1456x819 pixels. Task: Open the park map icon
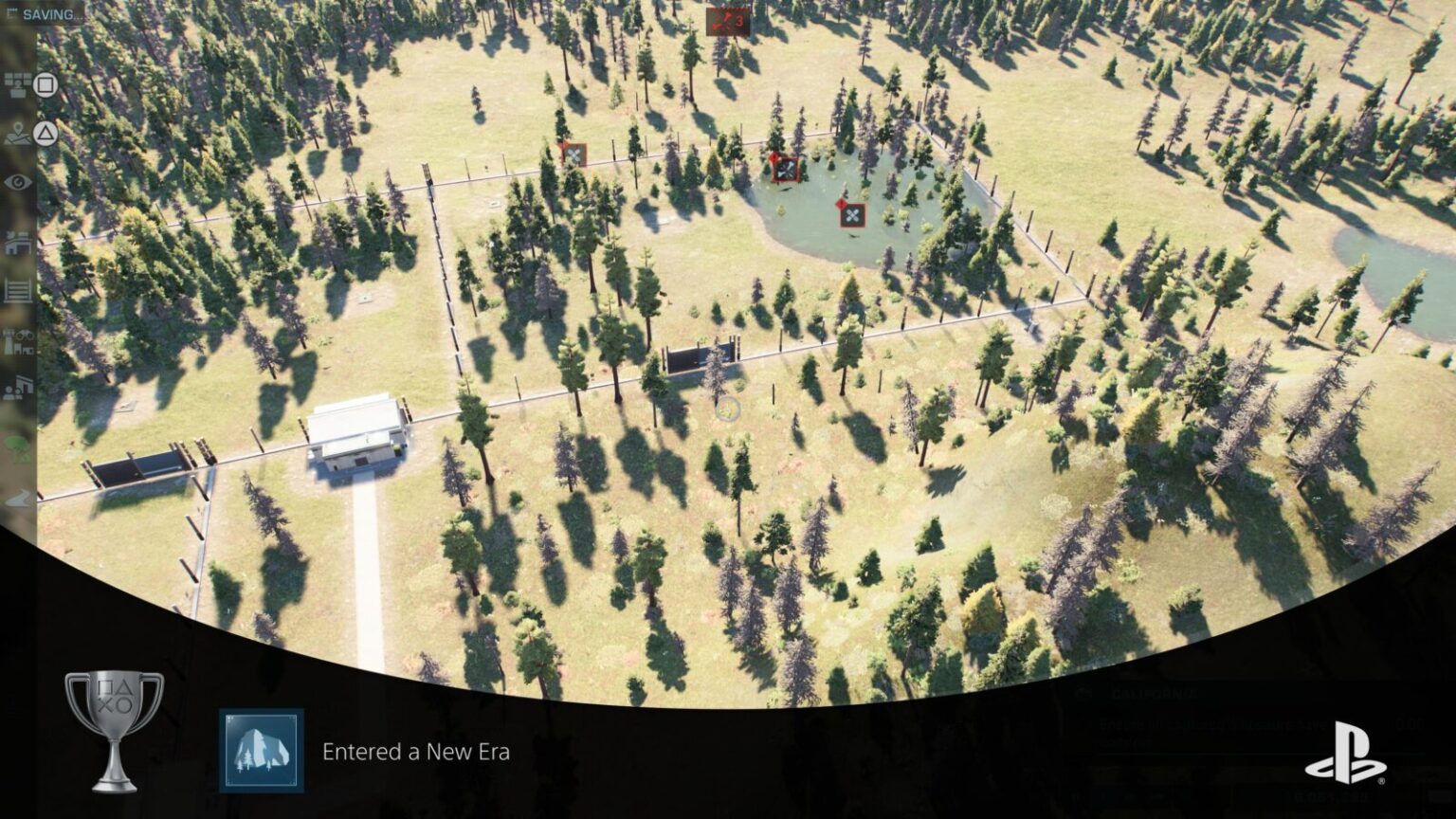[18, 134]
